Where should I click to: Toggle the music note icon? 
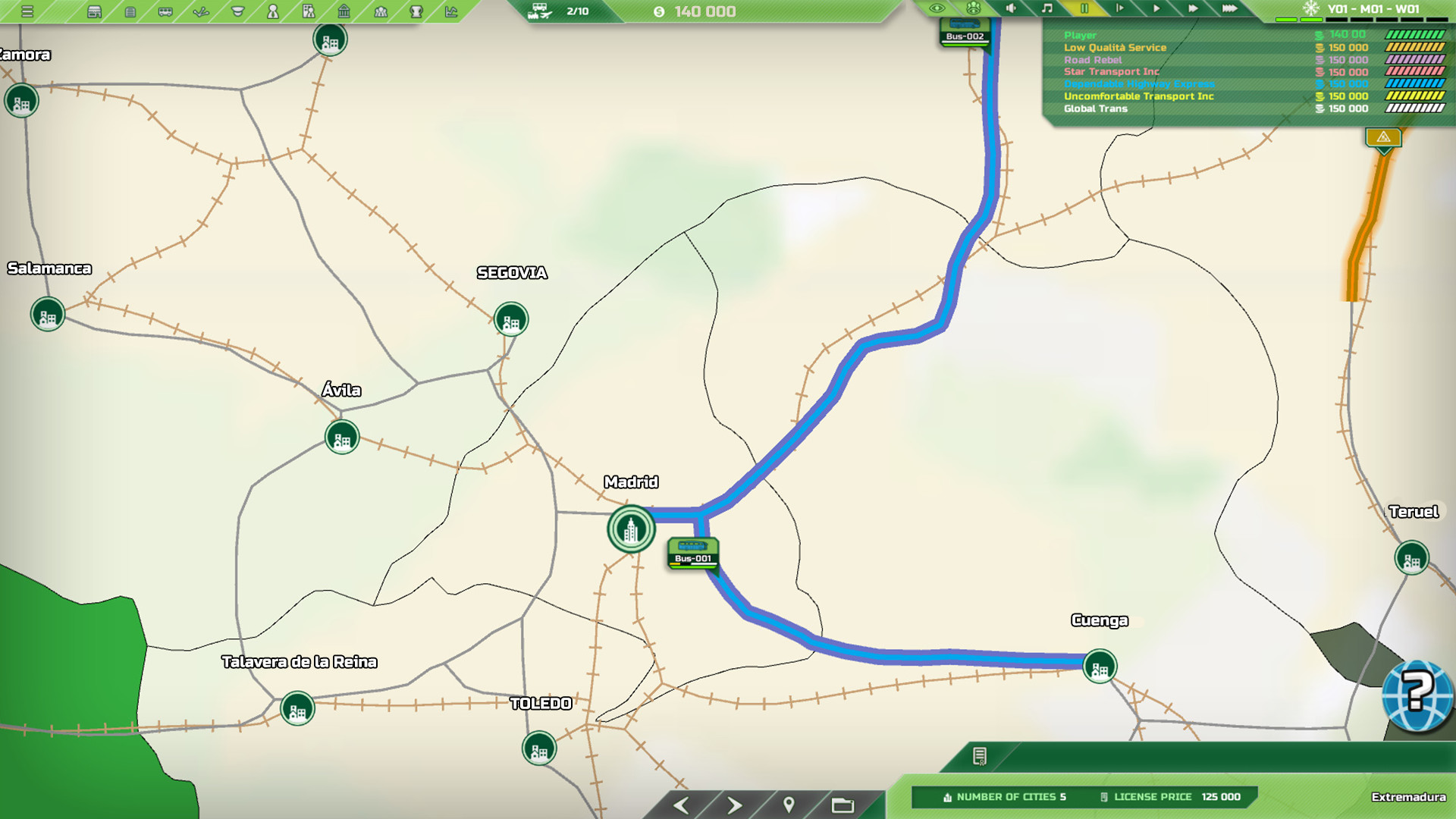[1046, 10]
